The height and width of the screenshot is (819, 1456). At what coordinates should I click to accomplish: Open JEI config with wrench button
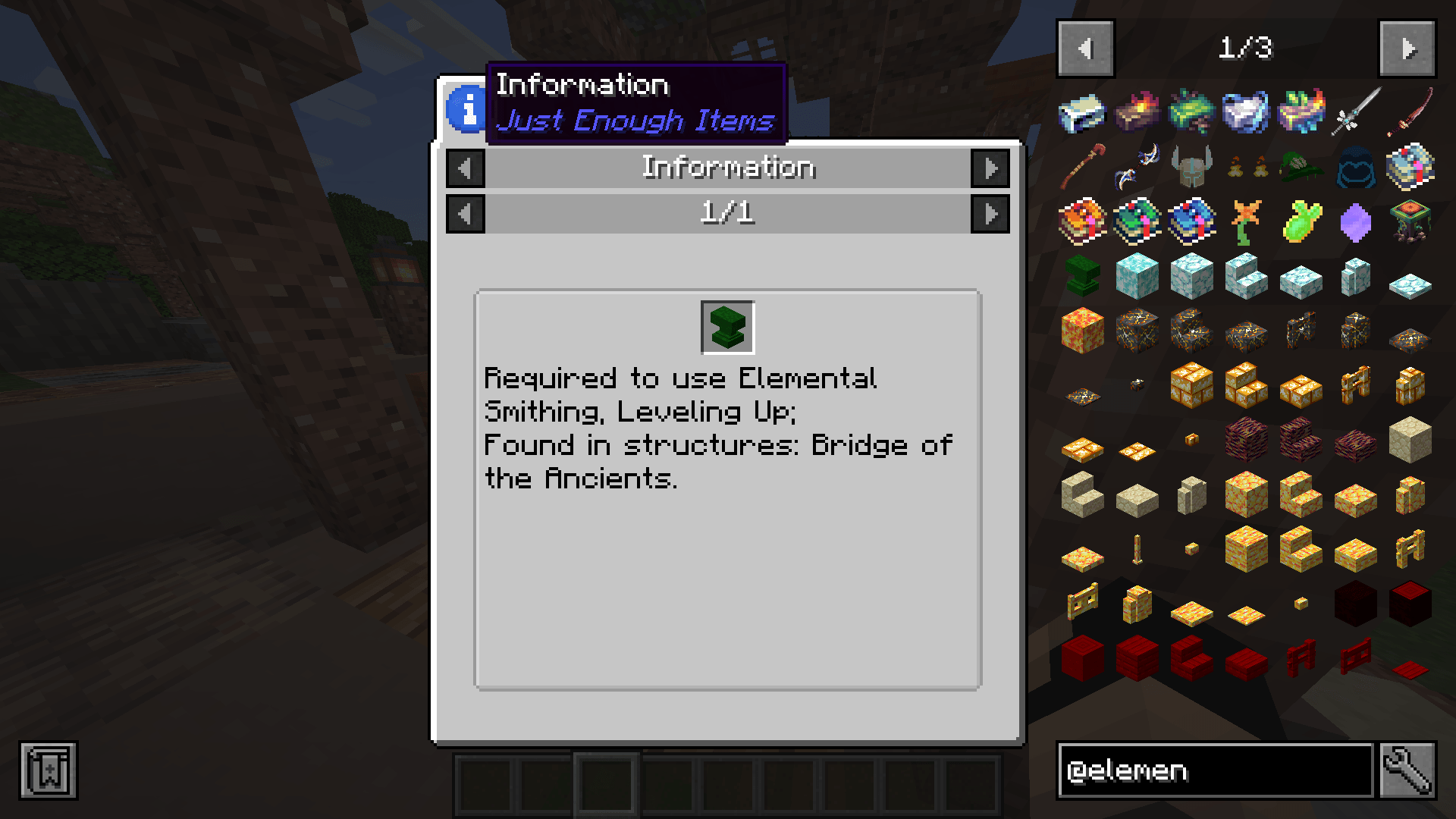click(1407, 770)
